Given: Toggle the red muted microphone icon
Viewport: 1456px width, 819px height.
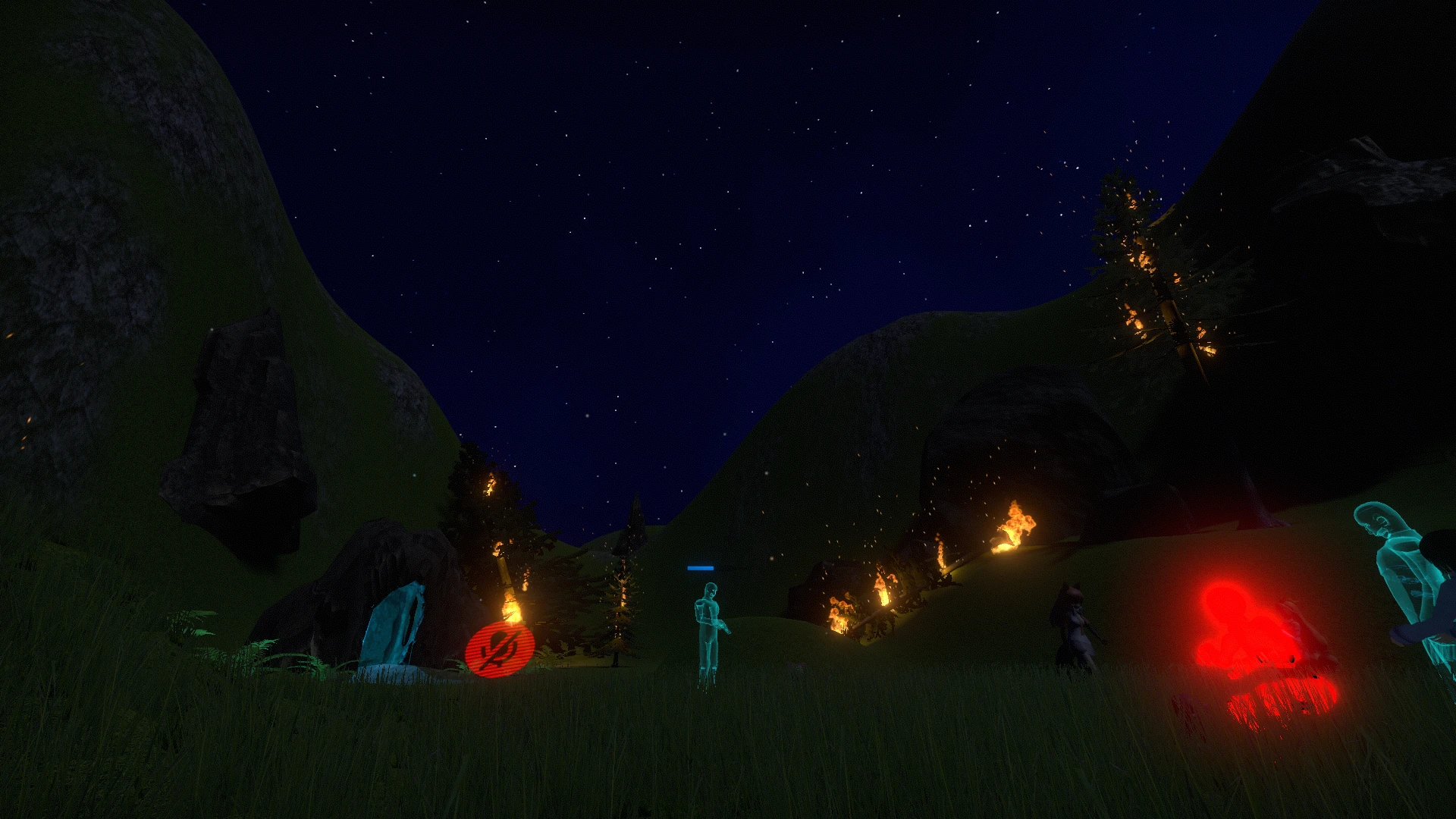Looking at the screenshot, I should tap(500, 648).
